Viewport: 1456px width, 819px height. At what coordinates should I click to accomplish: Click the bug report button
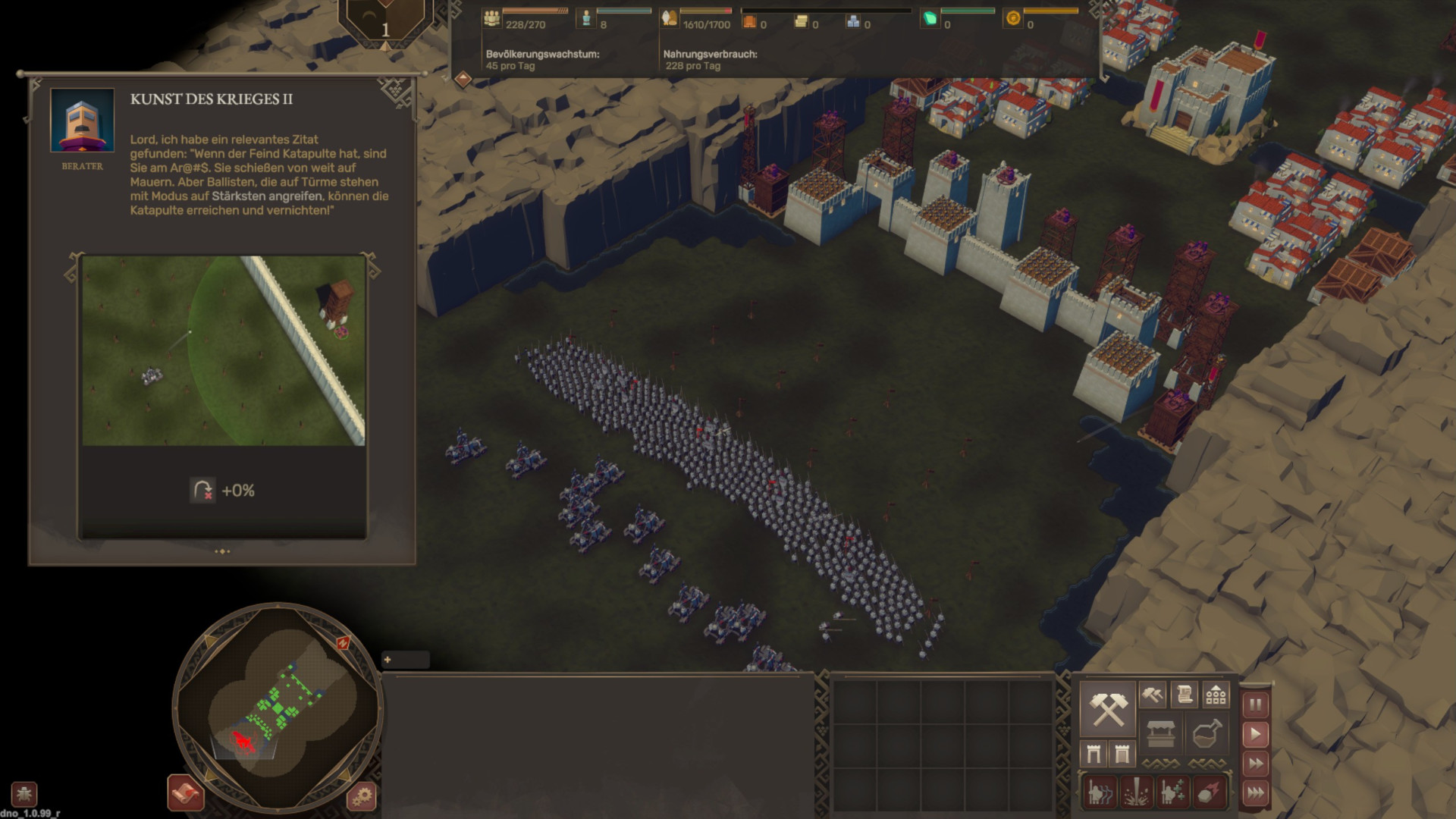[24, 794]
